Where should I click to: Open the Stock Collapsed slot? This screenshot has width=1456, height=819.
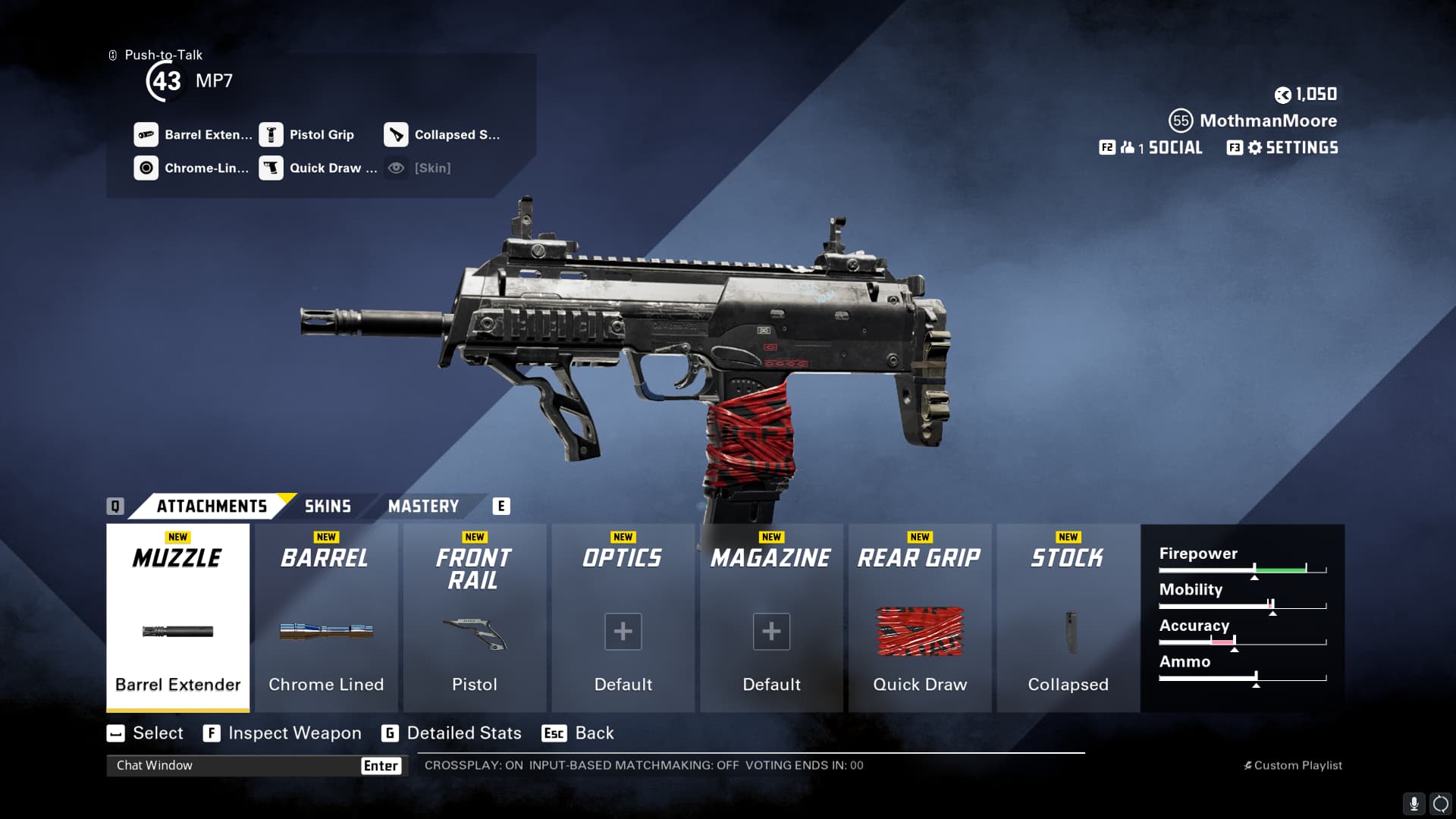(1068, 618)
